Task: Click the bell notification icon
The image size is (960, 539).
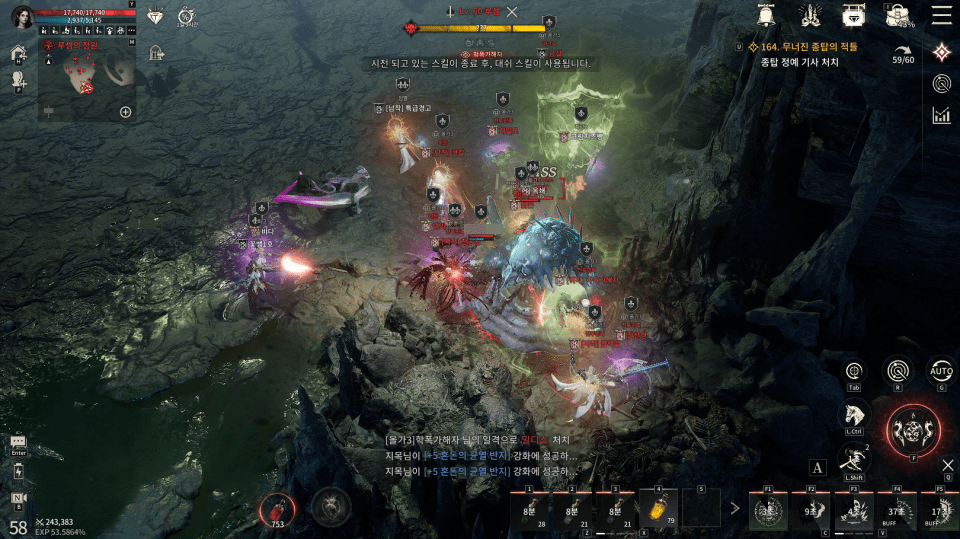Action: click(767, 15)
